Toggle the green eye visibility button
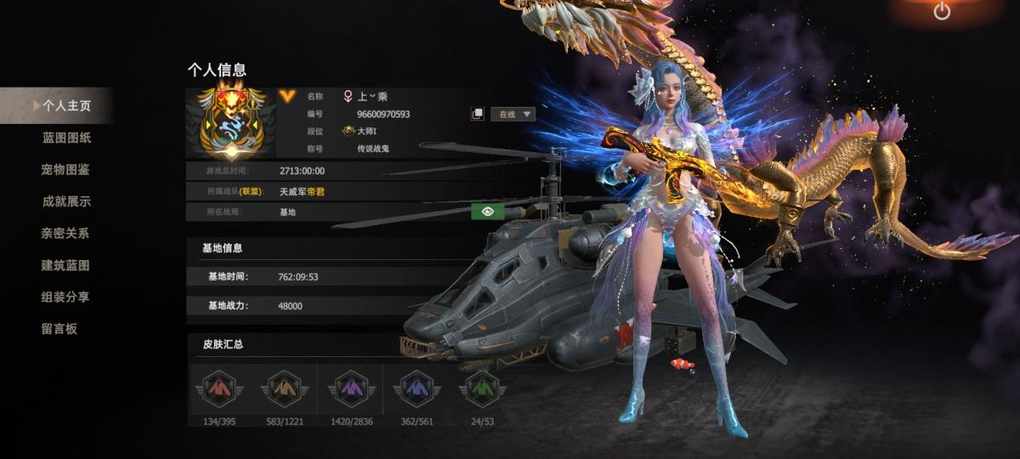1020x459 pixels. (x=487, y=210)
